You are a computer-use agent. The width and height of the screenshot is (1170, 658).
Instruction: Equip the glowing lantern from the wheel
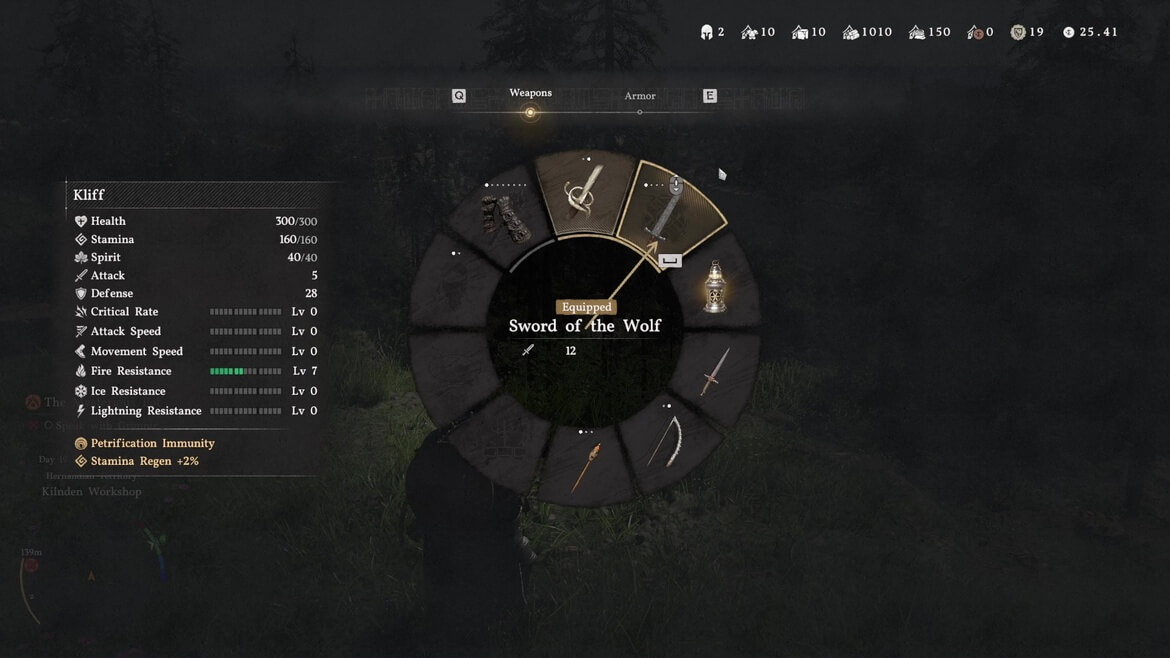(714, 287)
